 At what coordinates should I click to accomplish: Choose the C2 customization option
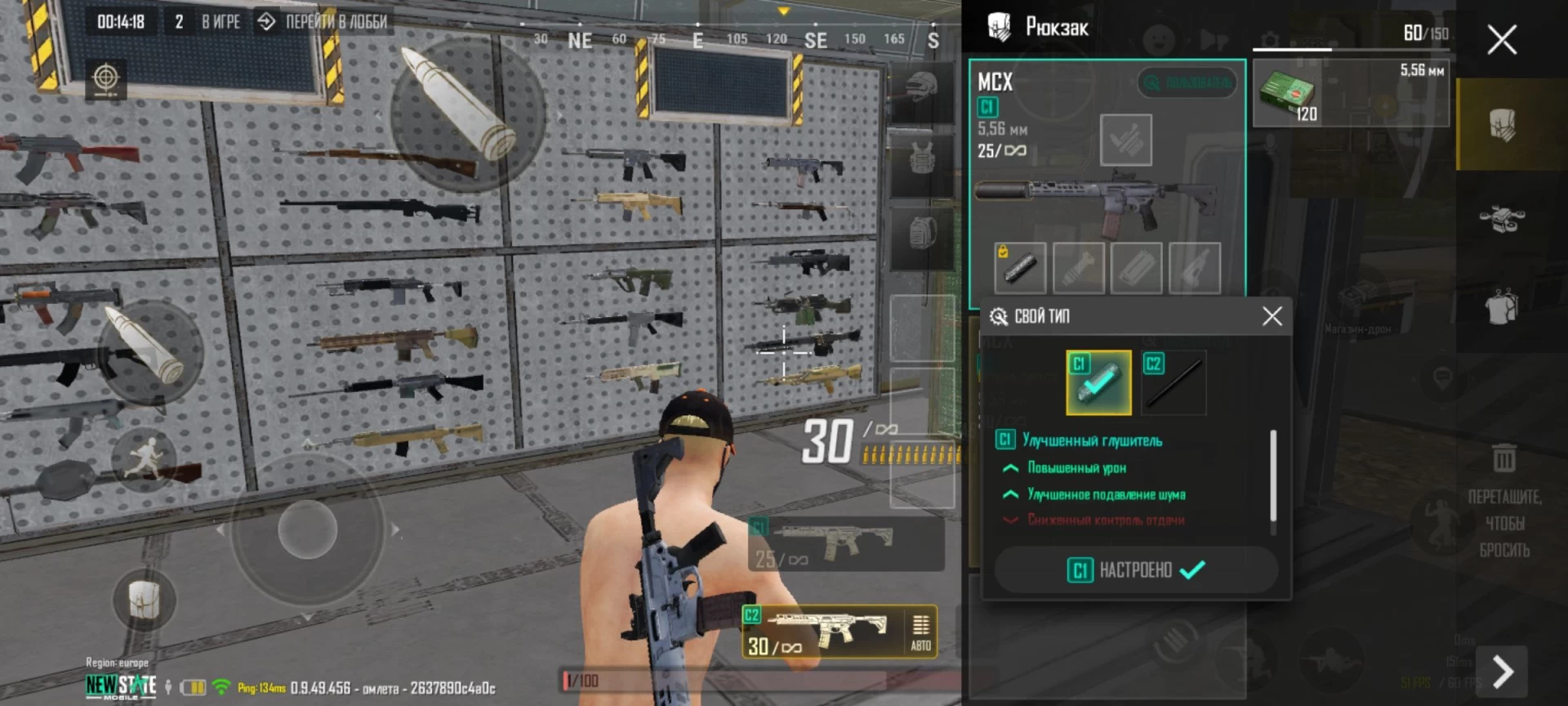click(x=1174, y=382)
